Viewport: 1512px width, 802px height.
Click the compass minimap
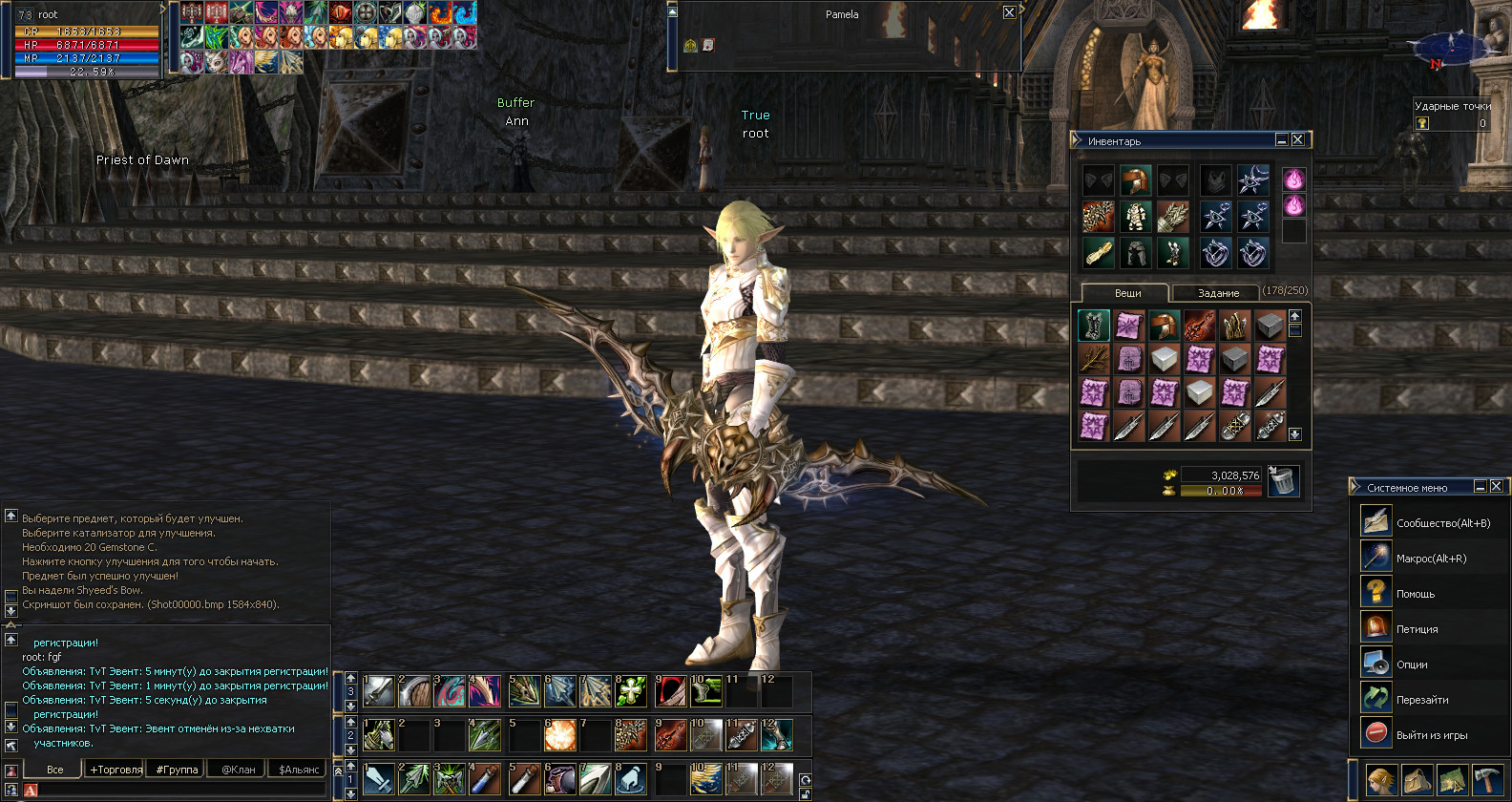coord(1451,46)
